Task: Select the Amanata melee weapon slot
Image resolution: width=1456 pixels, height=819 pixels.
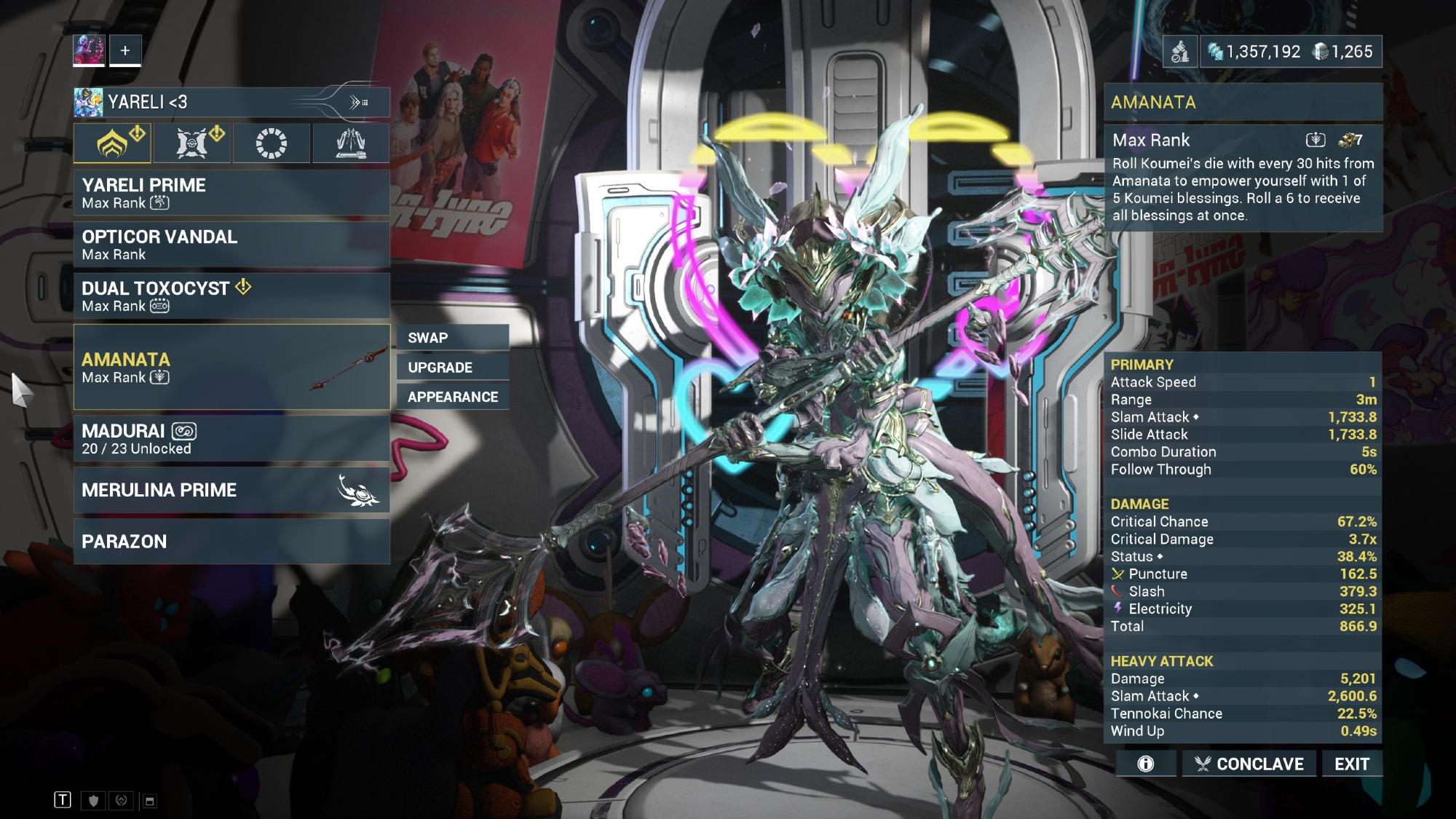Action: [232, 368]
